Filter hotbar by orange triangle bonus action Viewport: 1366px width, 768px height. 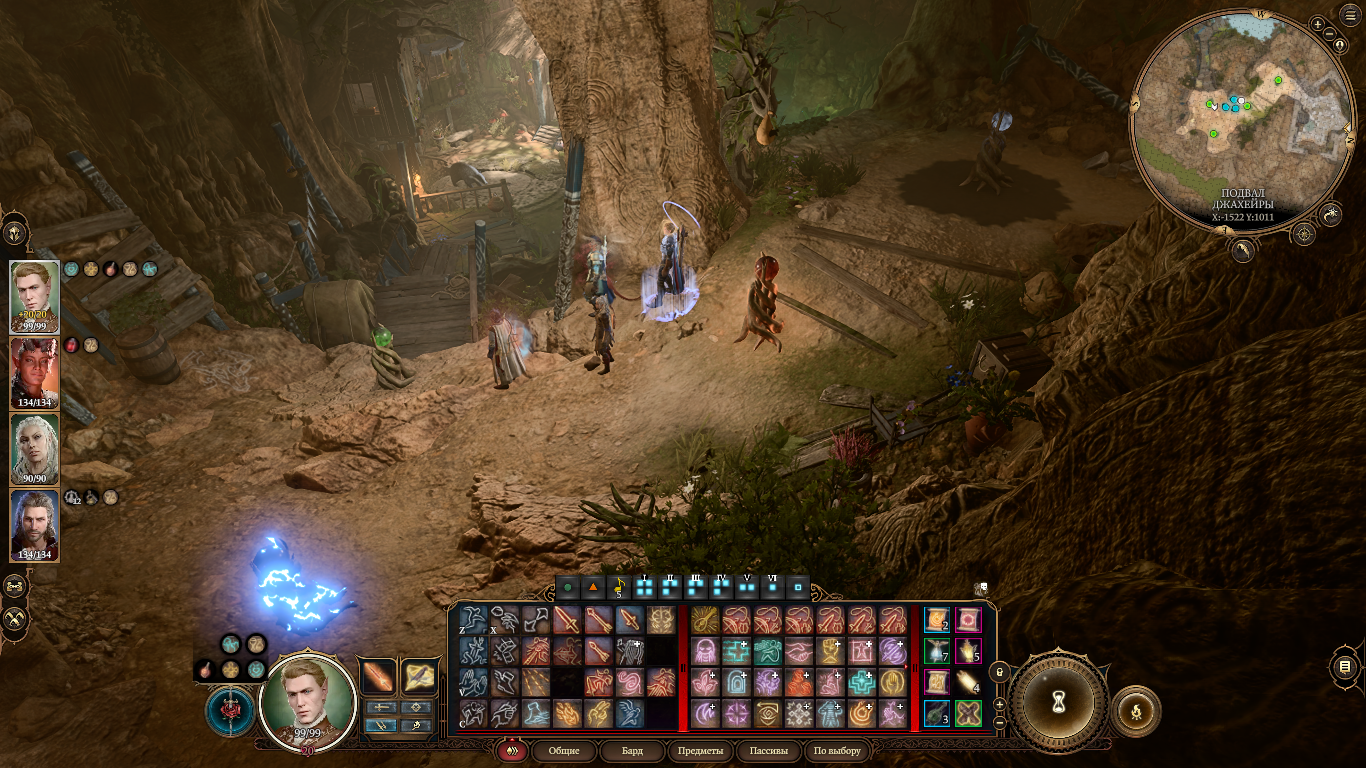593,586
